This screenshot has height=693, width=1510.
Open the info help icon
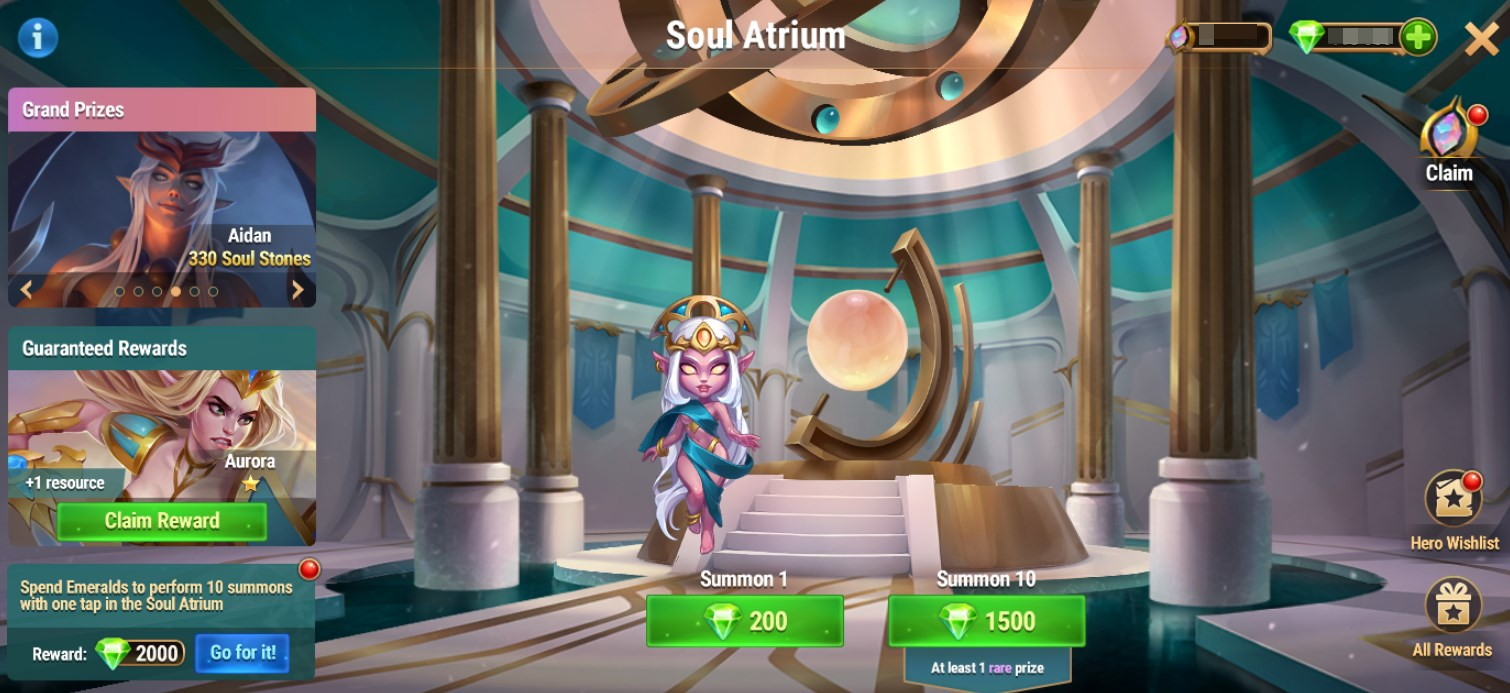click(38, 38)
